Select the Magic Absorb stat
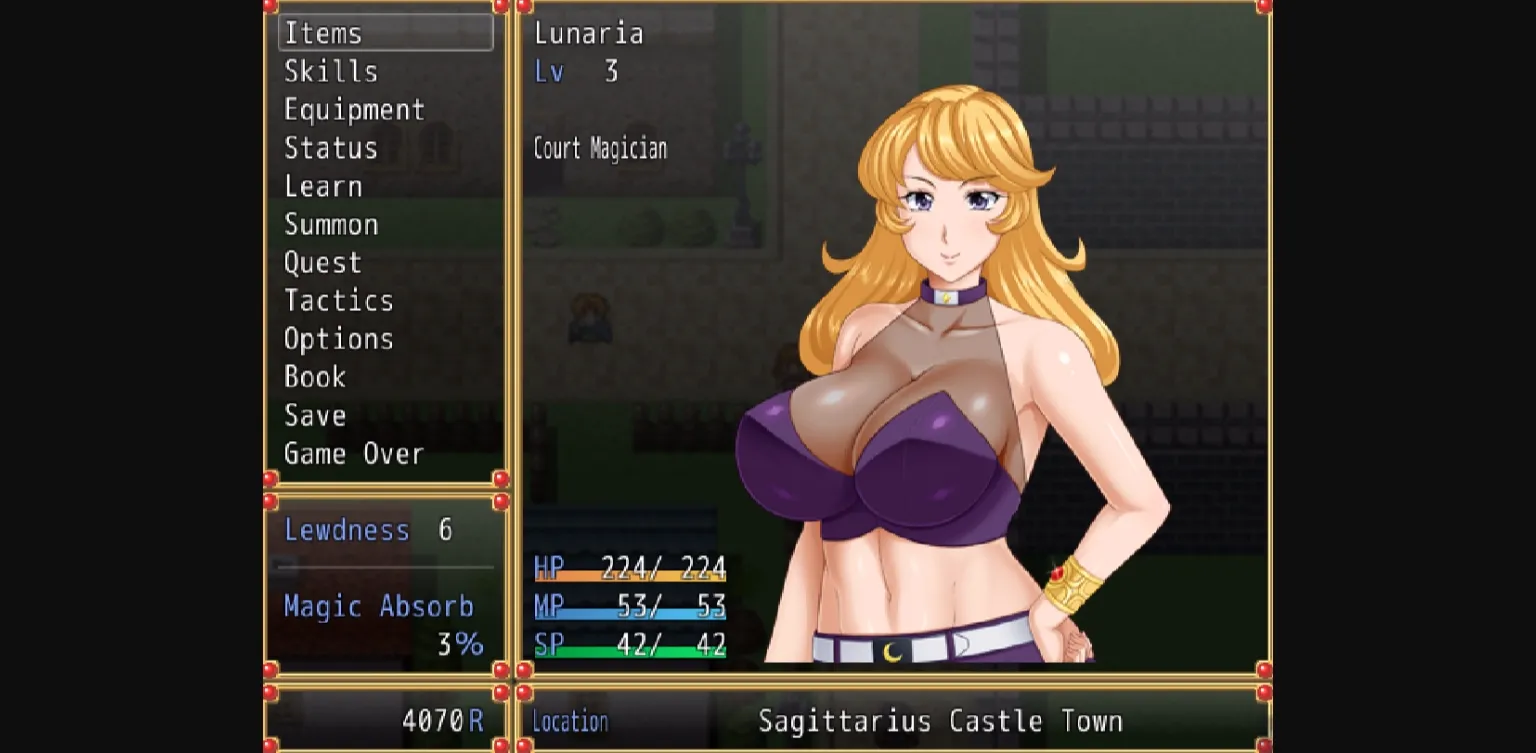1536x753 pixels. (x=378, y=606)
